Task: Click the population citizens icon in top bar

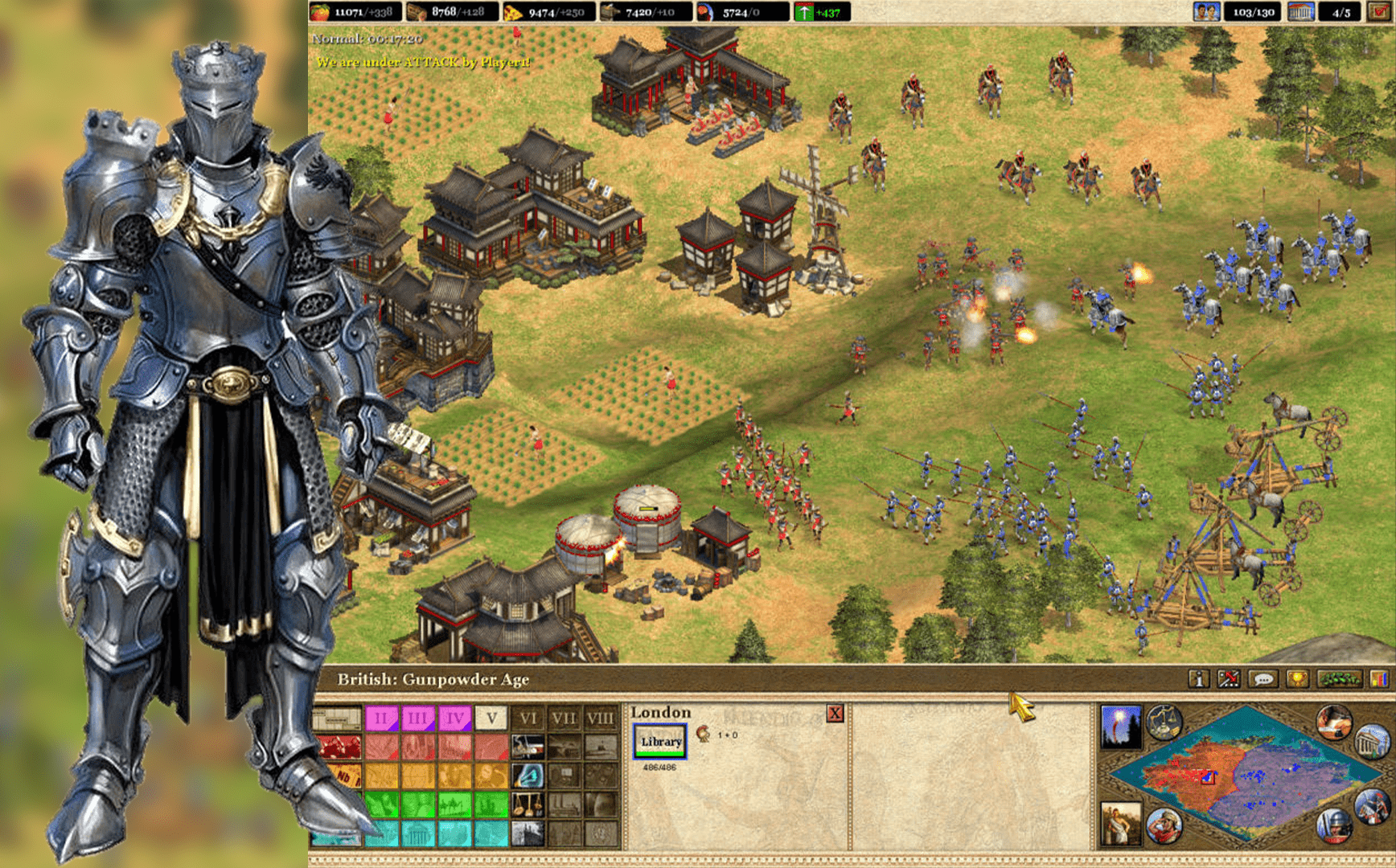Action: [1206, 12]
